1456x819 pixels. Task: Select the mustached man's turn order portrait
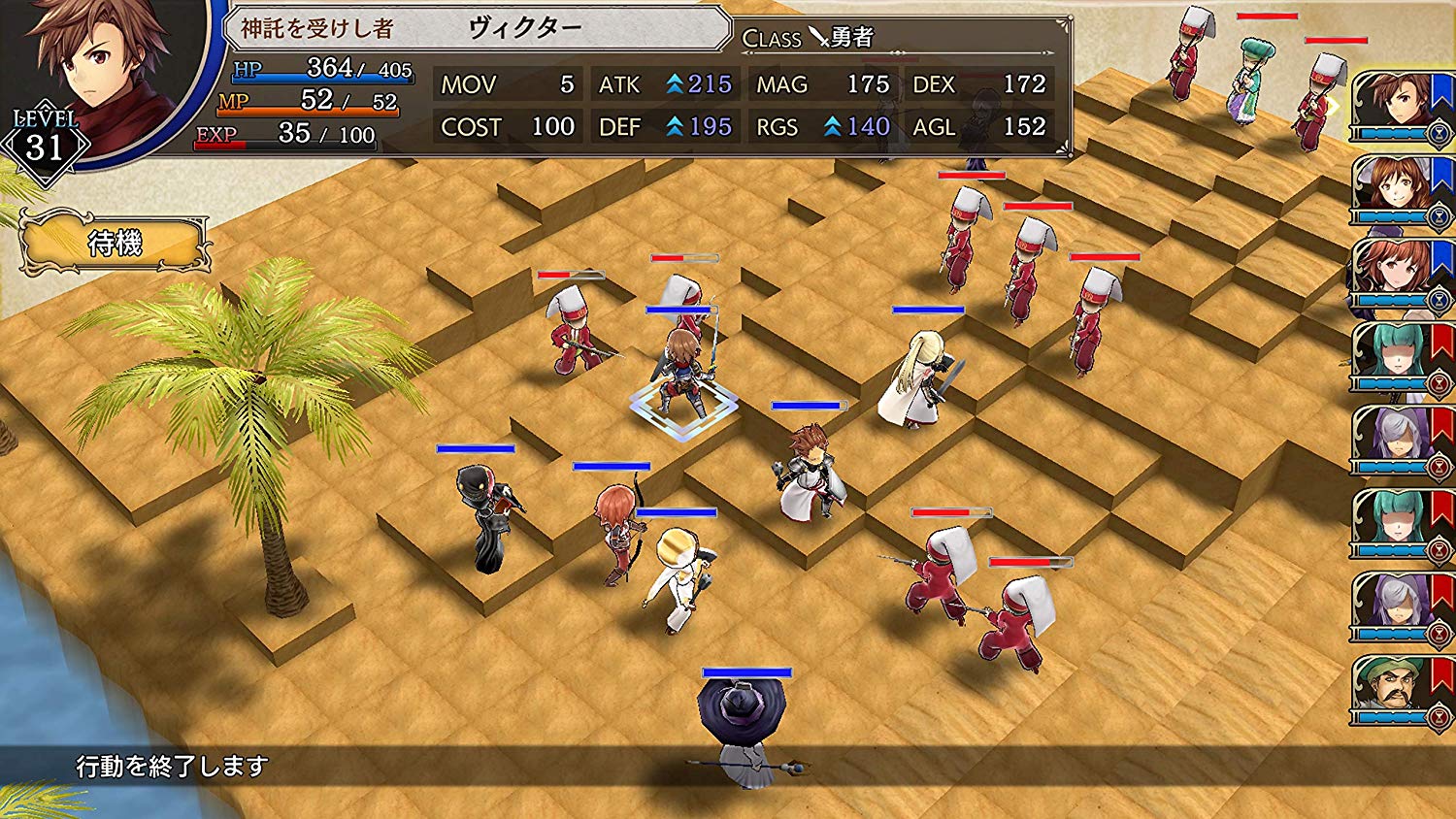1394,689
